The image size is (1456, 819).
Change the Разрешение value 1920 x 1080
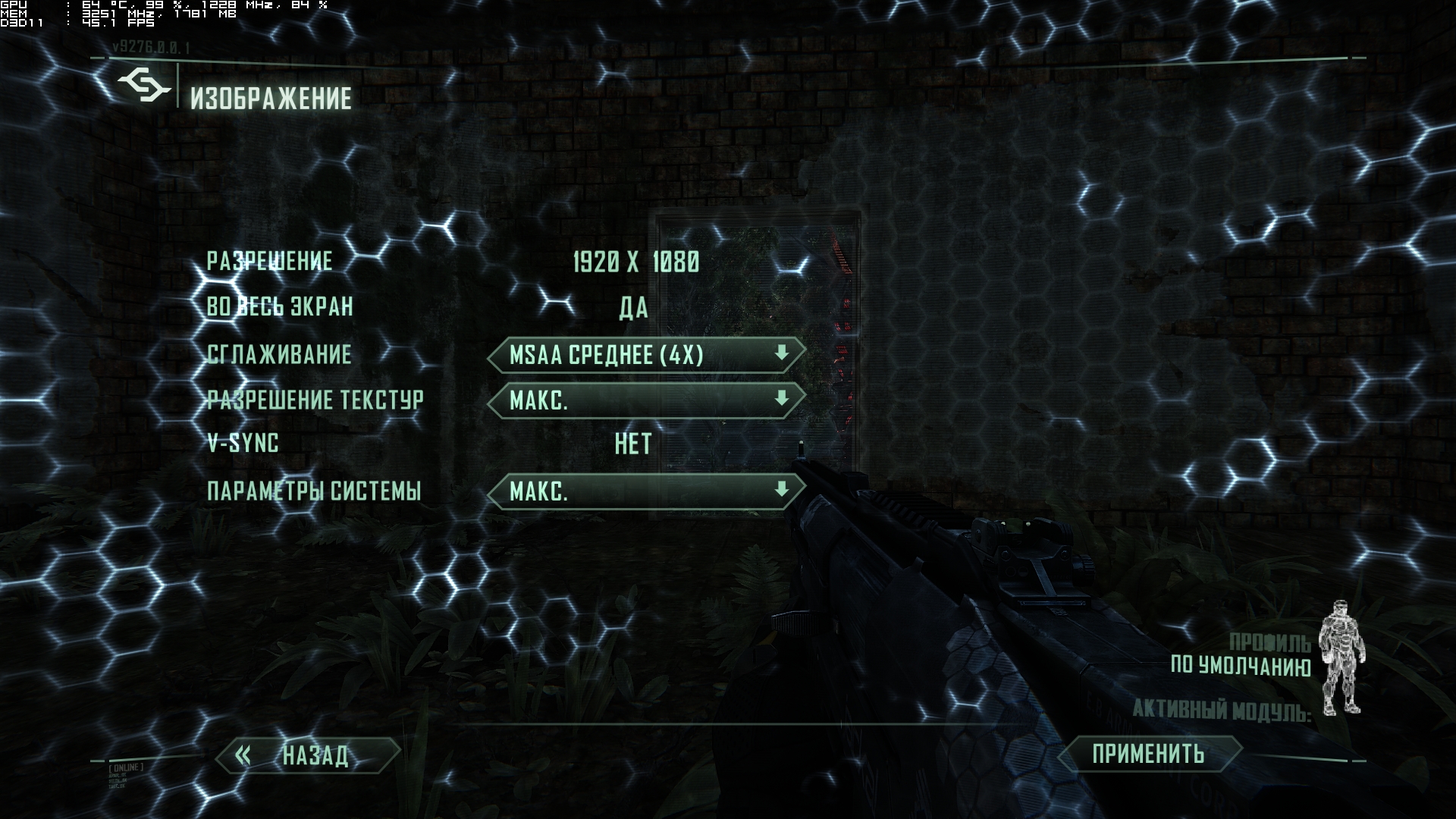pyautogui.click(x=635, y=262)
